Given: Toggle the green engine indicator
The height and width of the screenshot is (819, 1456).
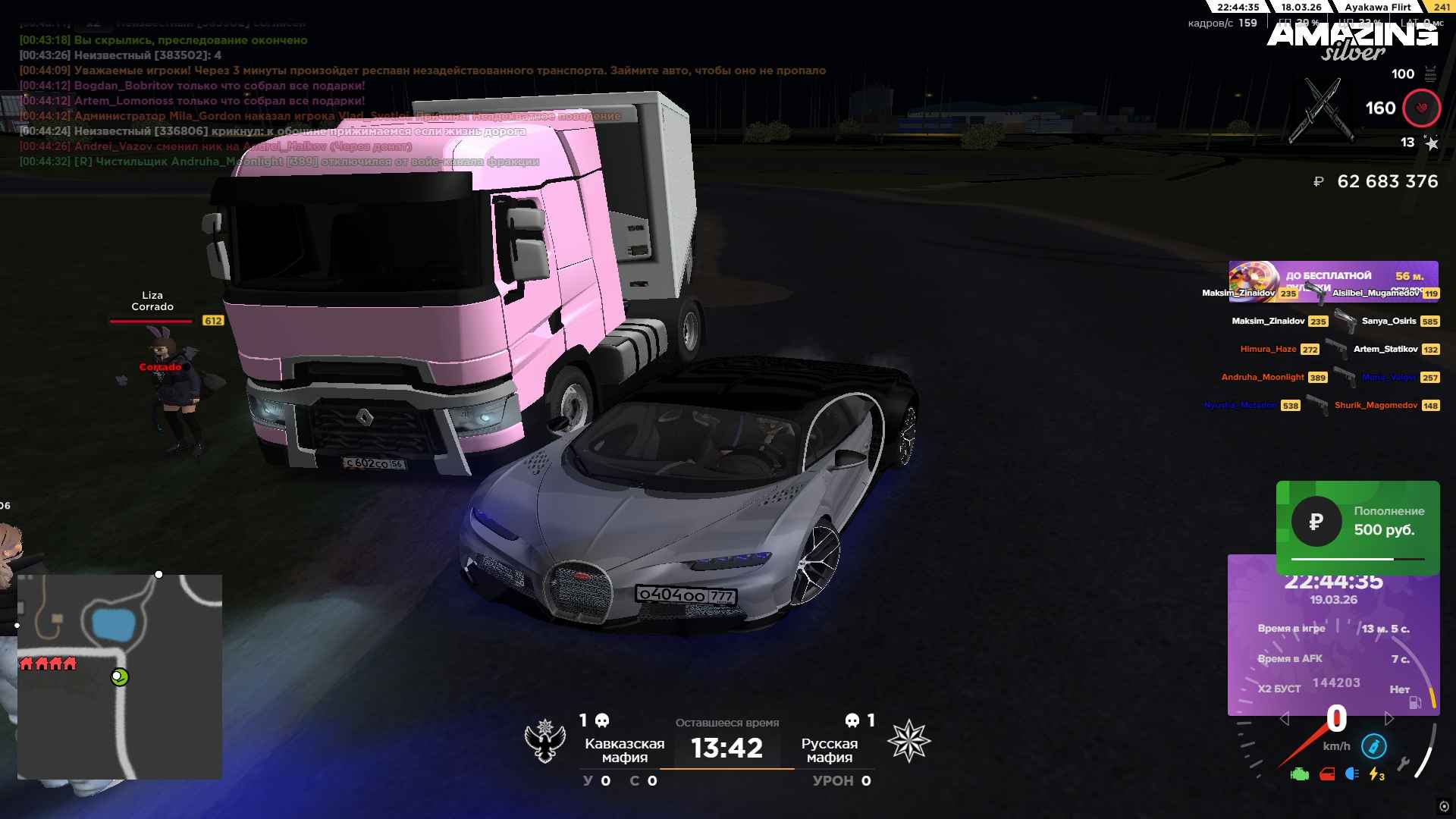Looking at the screenshot, I should [1300, 774].
